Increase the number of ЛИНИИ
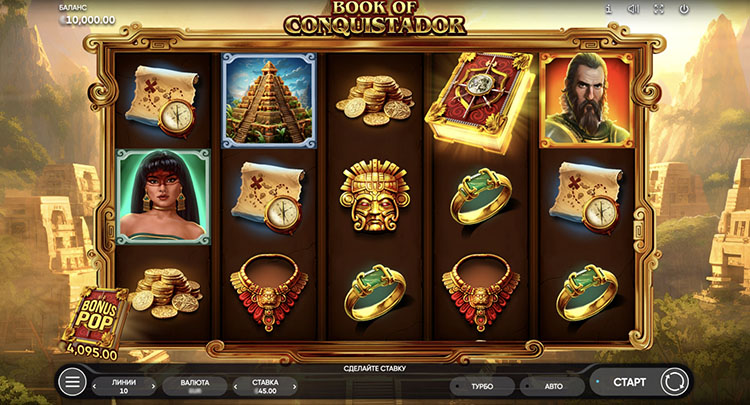 [153, 385]
